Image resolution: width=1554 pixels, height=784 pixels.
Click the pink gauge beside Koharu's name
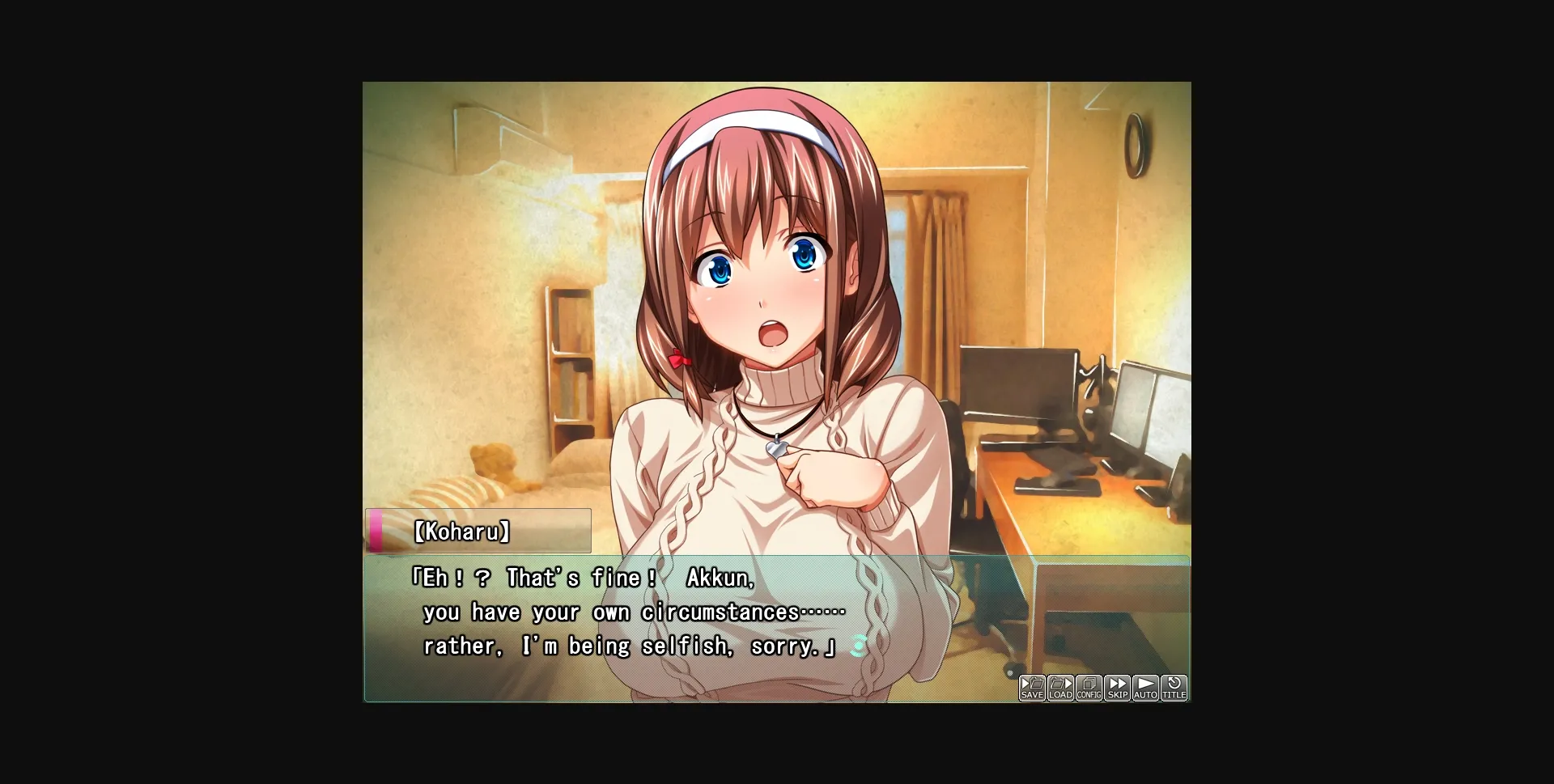[376, 531]
